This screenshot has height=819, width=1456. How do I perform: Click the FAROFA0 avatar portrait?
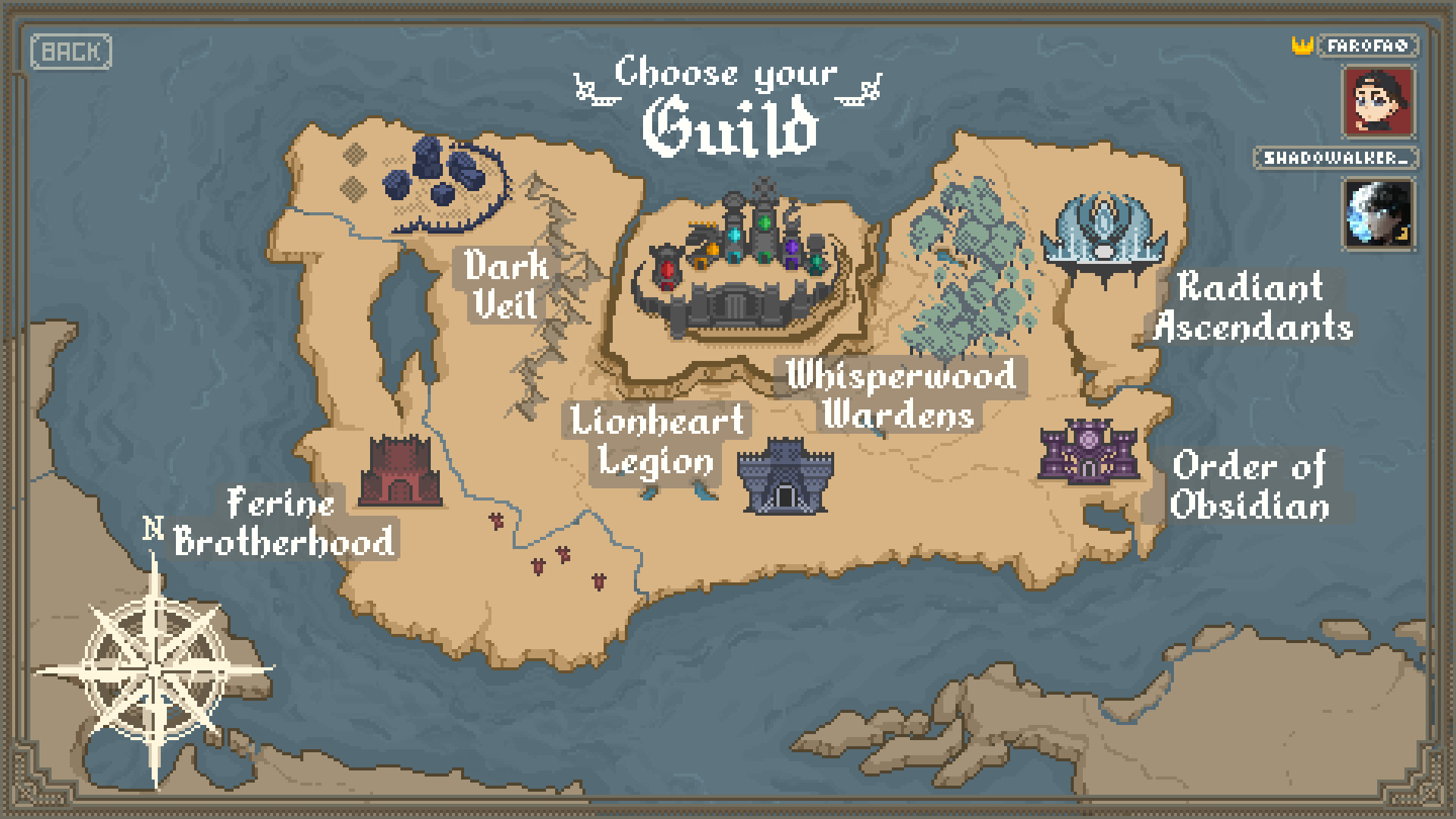[1377, 101]
